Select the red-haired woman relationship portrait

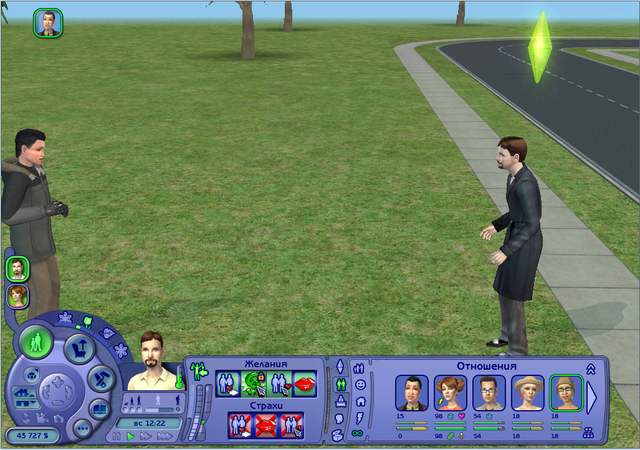(448, 392)
